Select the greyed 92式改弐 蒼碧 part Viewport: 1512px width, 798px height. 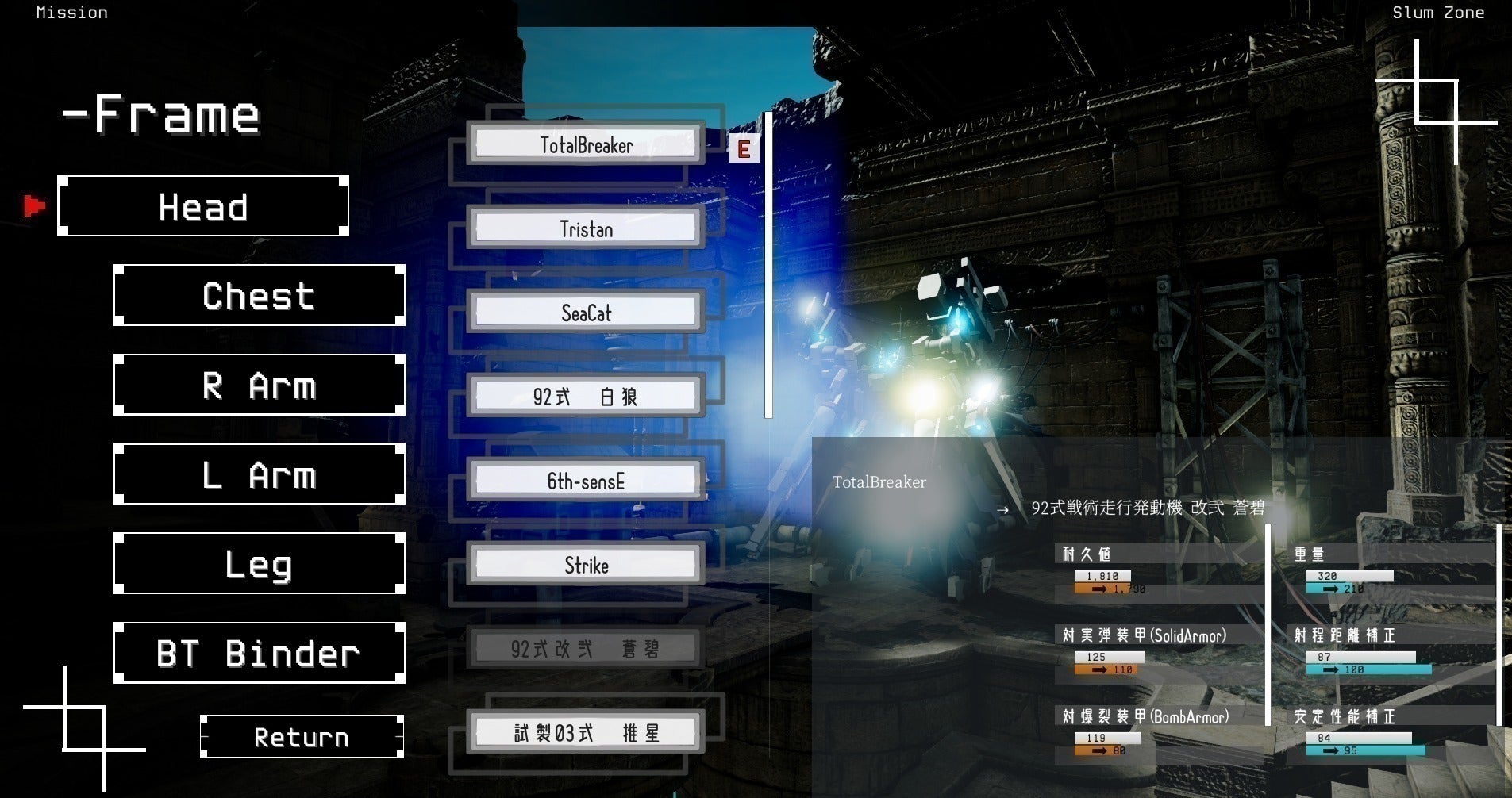[586, 649]
